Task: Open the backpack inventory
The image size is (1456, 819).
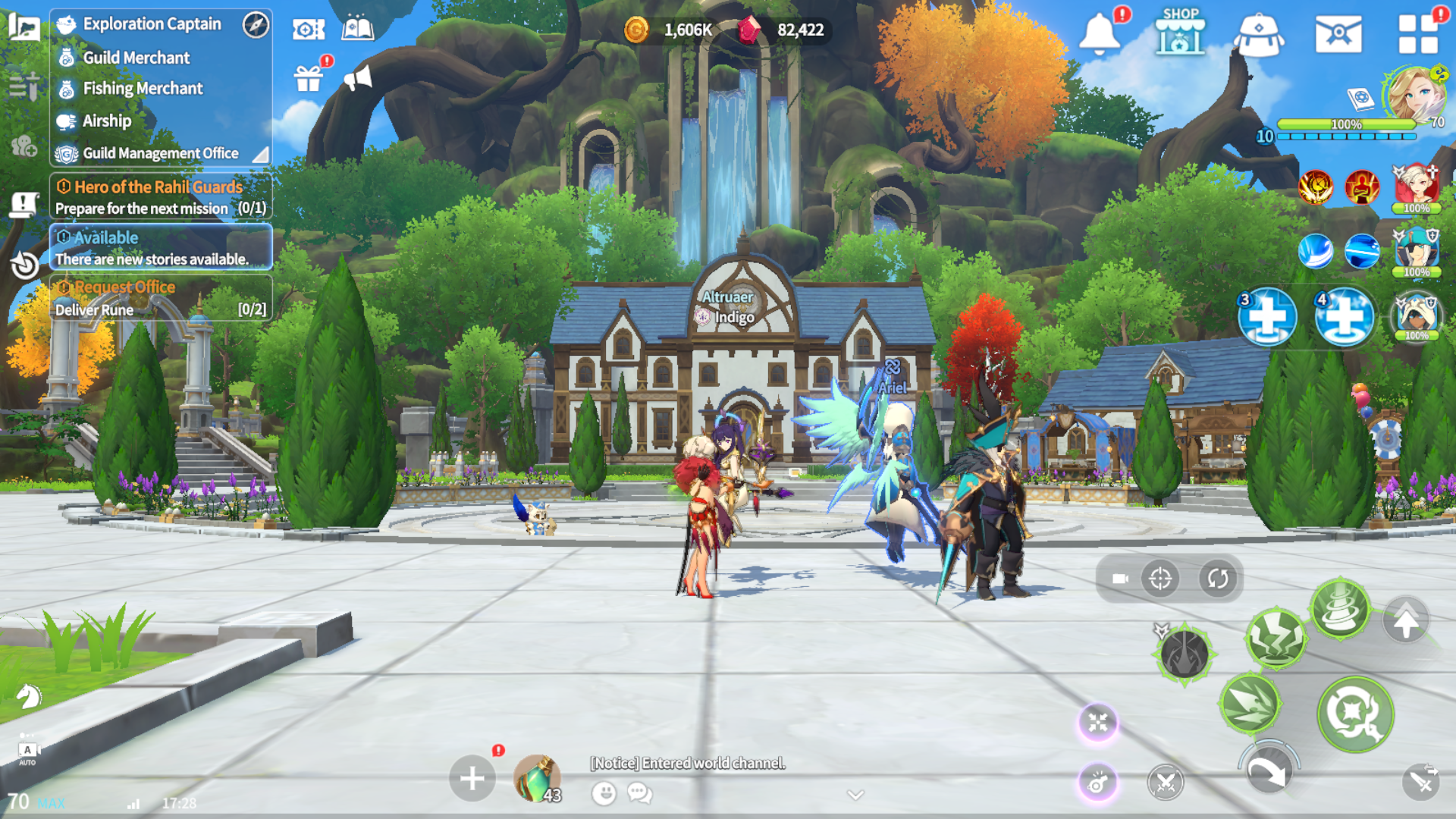Action: coord(1258,34)
